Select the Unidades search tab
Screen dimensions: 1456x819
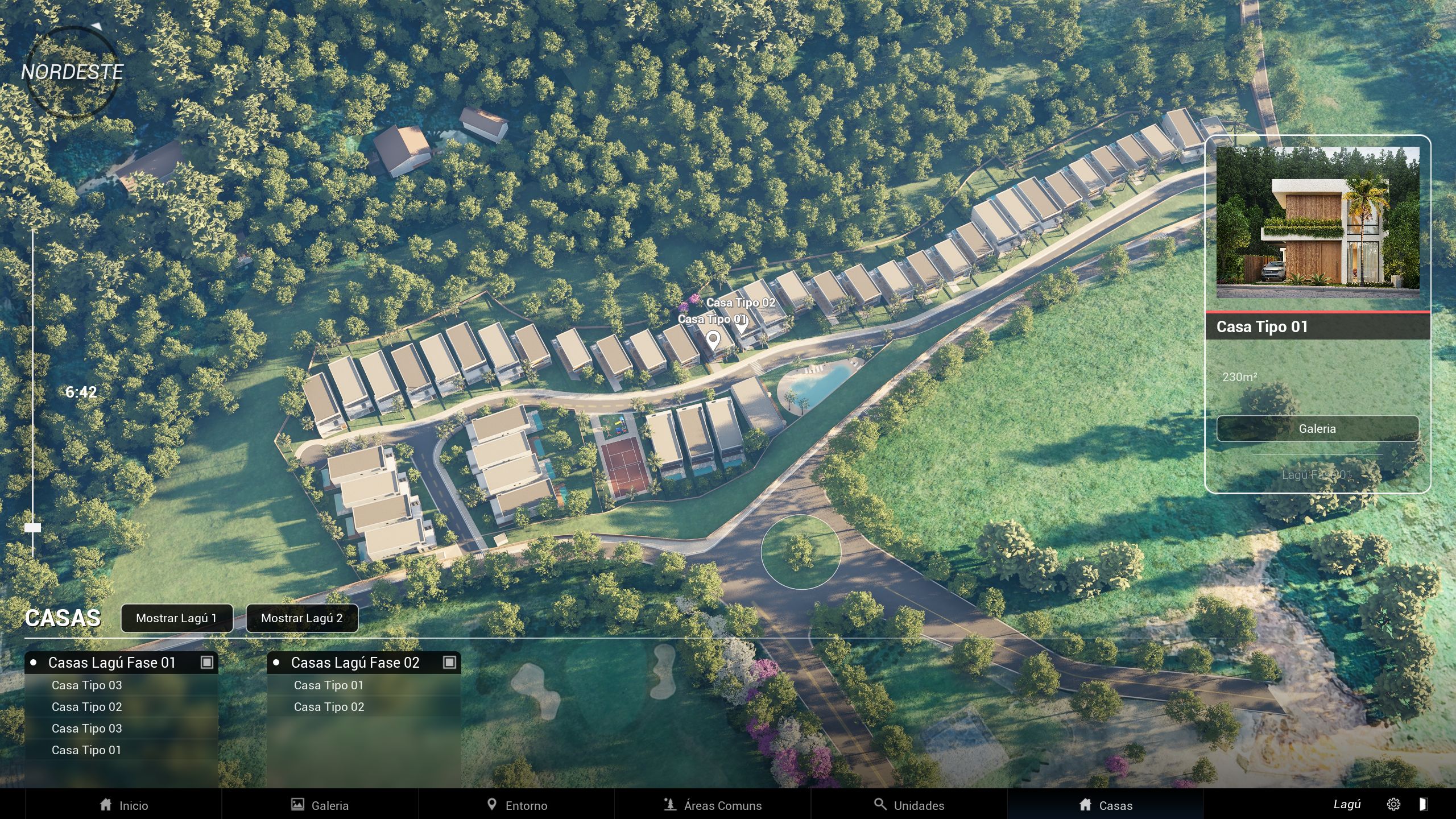pos(909,805)
